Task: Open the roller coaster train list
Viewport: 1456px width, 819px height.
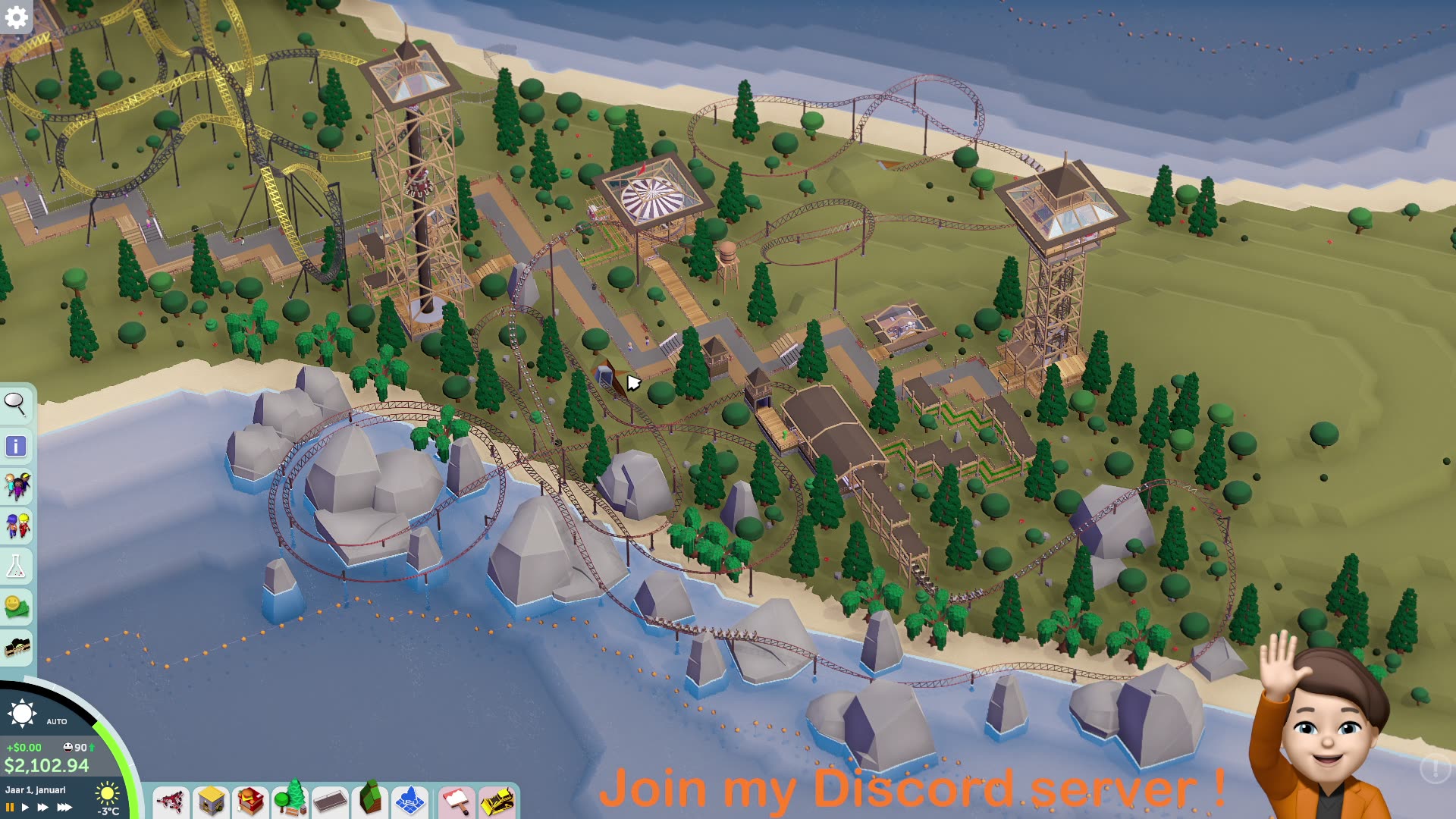Action: pos(17,648)
